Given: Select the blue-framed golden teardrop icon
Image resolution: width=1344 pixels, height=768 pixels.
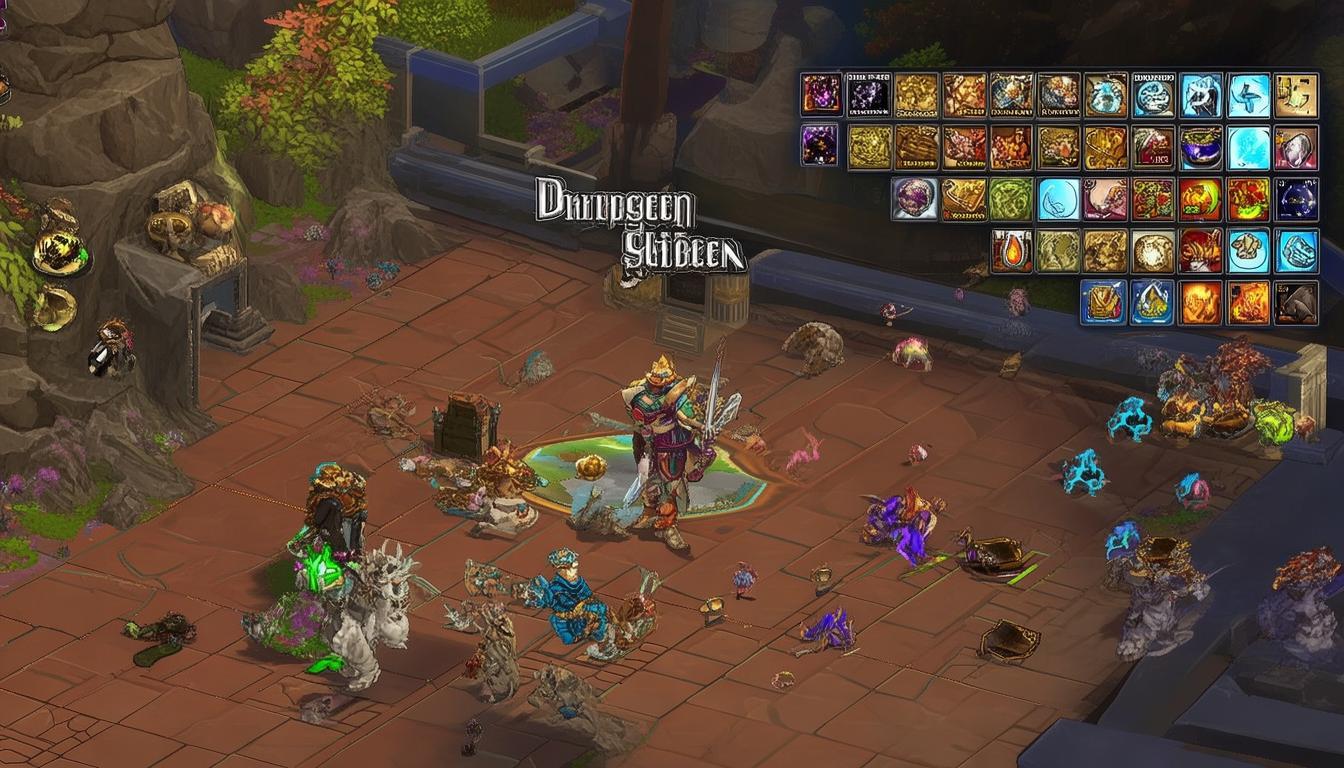Looking at the screenshot, I should (x=1152, y=302).
